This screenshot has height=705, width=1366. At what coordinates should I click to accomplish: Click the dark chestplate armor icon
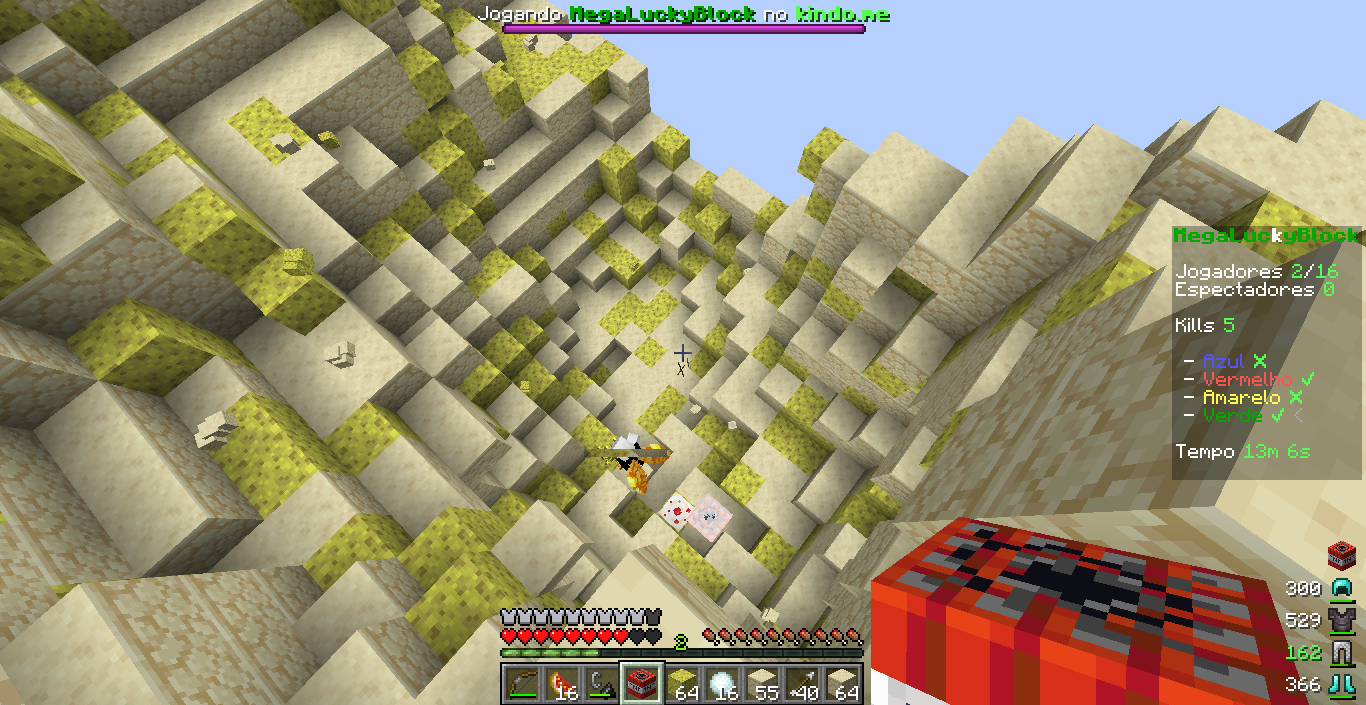pos(1340,620)
